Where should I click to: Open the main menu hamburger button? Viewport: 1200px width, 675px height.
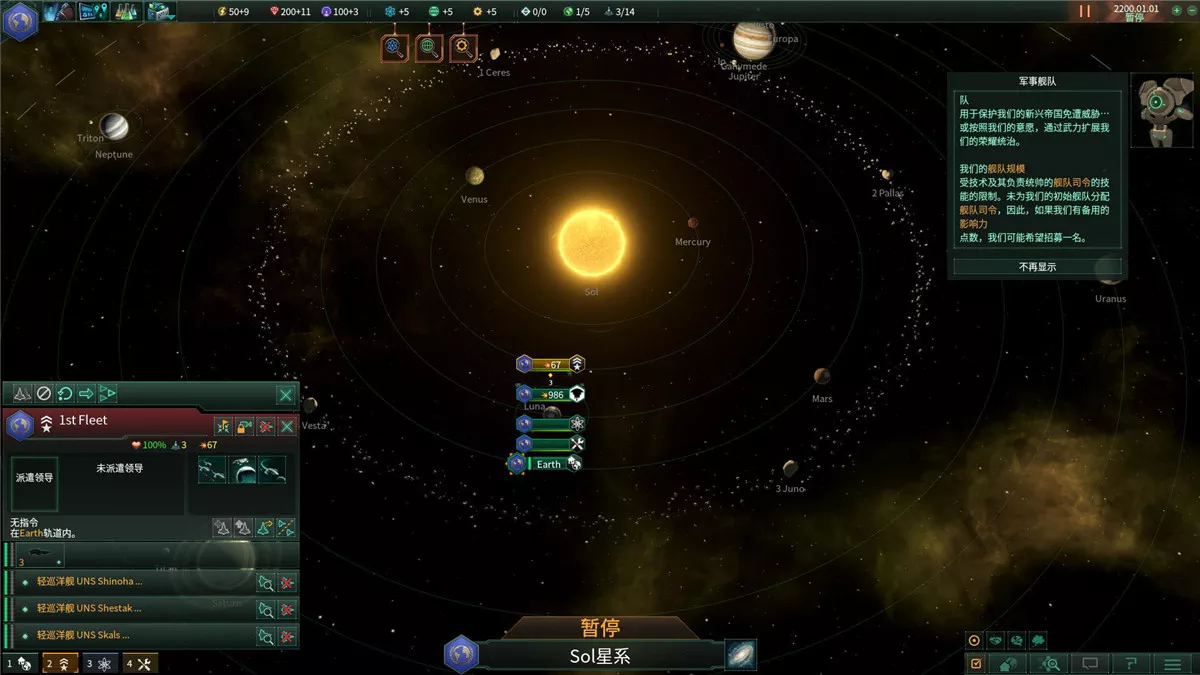[x=1172, y=663]
